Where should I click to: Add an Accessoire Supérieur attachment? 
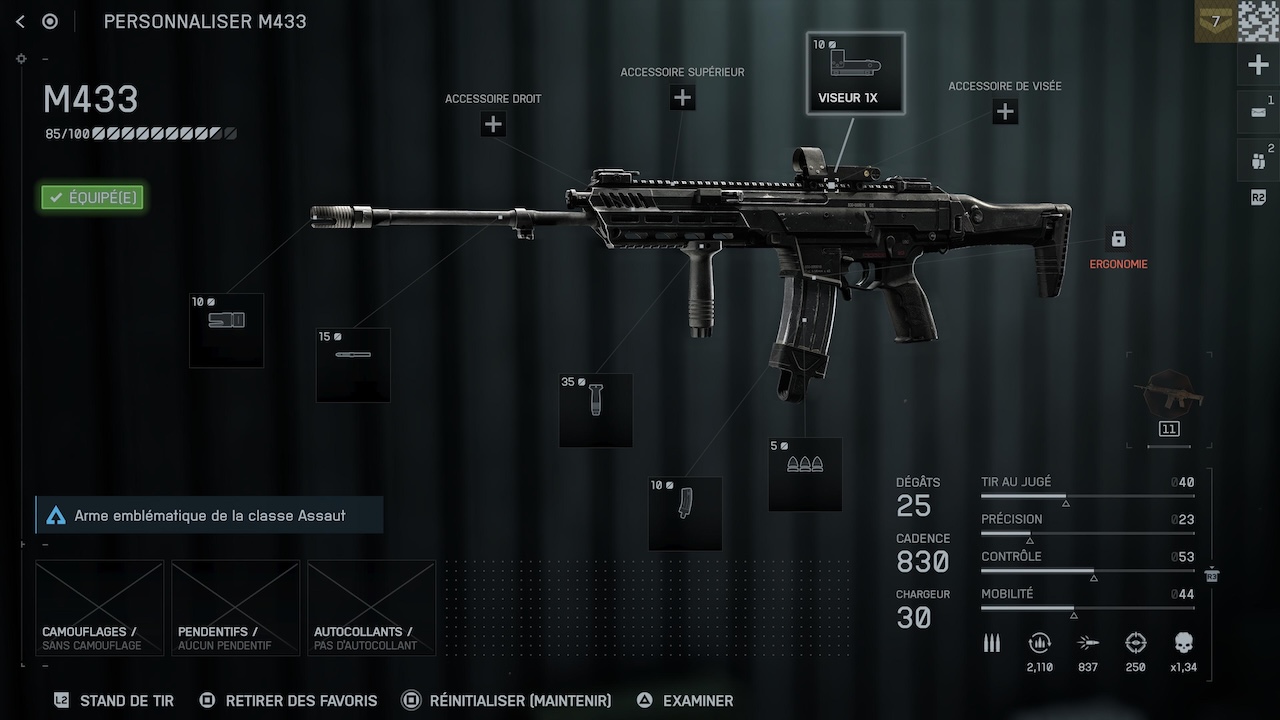pos(682,98)
